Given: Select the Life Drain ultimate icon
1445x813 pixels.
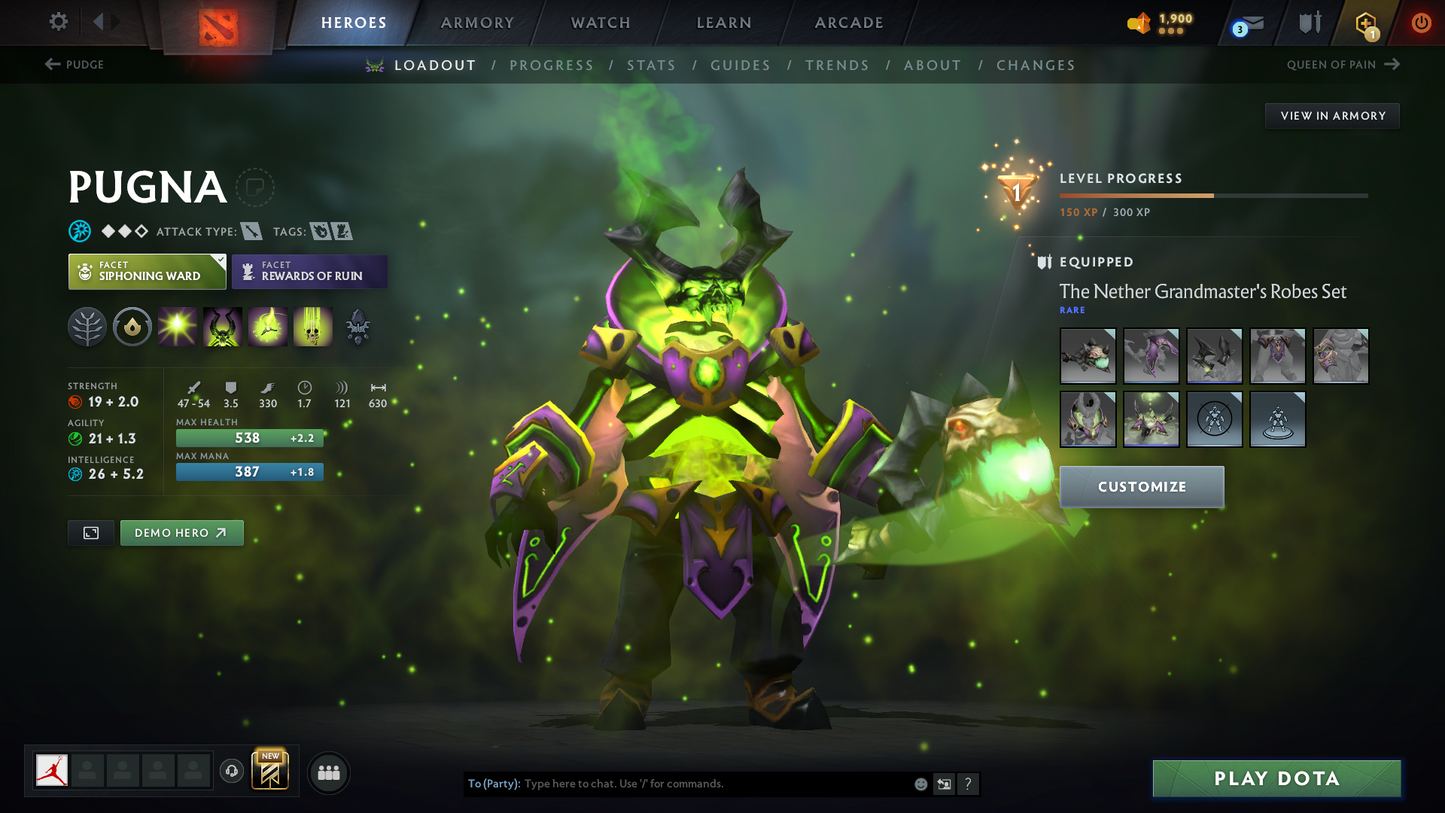Looking at the screenshot, I should click(312, 326).
